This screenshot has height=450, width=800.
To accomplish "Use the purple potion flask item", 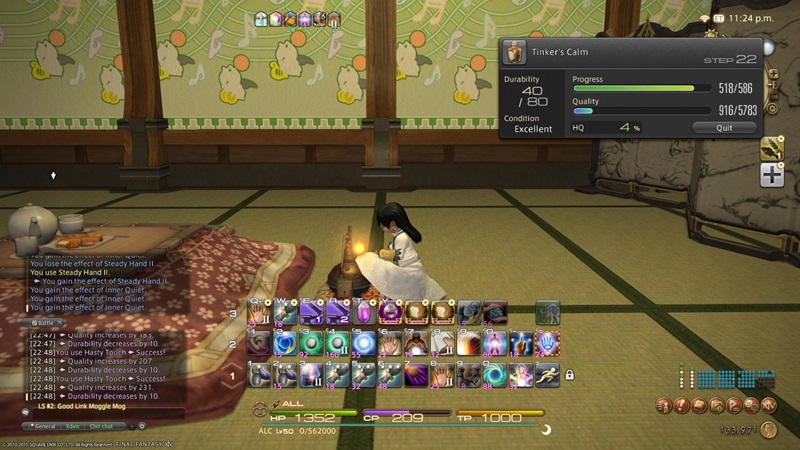I will [x=388, y=311].
